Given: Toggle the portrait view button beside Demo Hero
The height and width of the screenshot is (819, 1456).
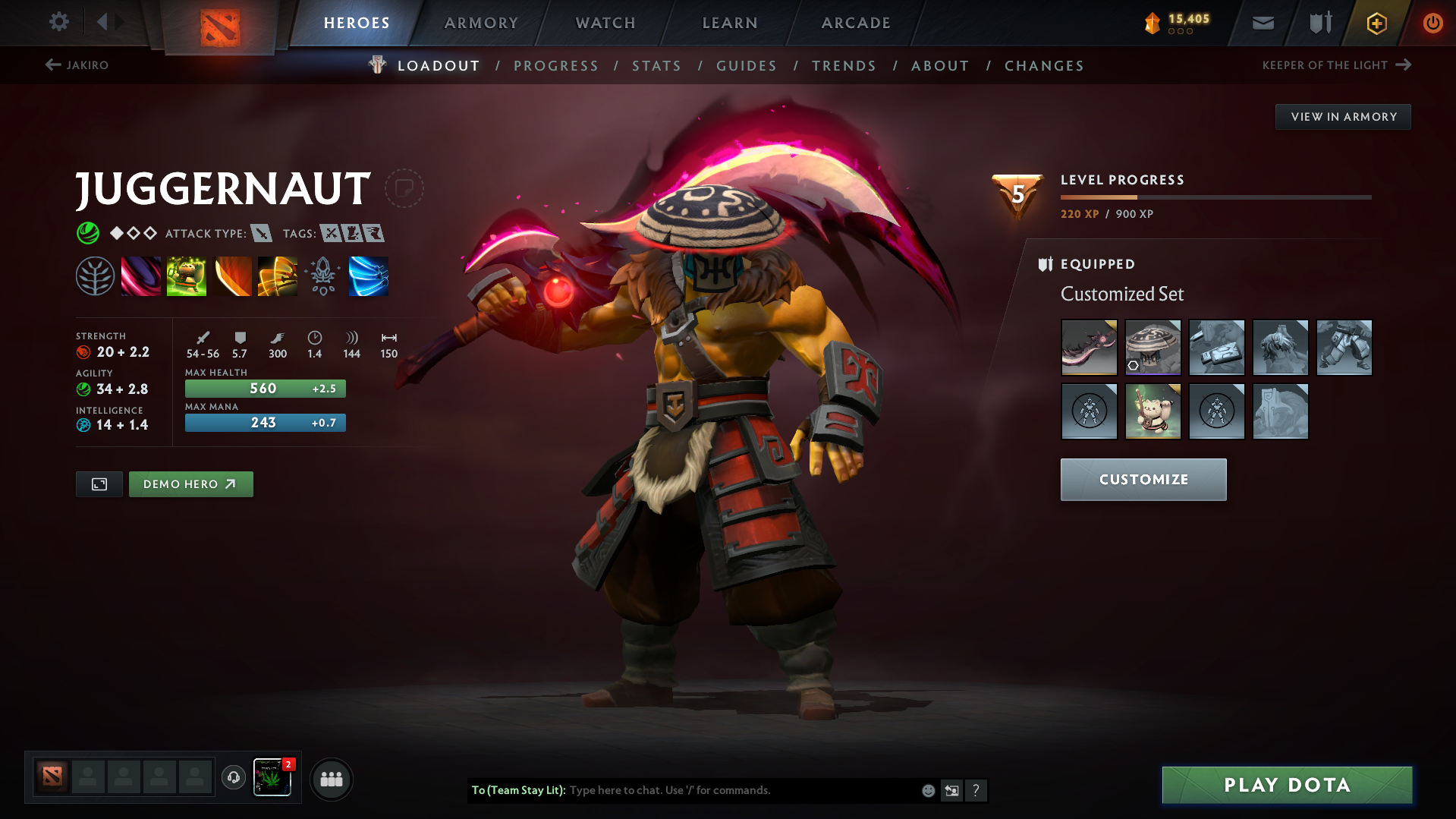Looking at the screenshot, I should [x=98, y=484].
